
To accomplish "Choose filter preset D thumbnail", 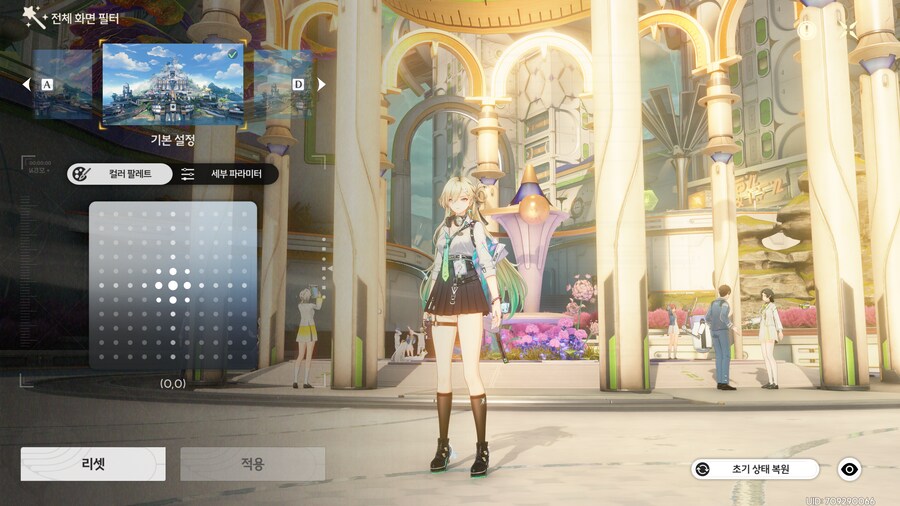I will coord(284,85).
